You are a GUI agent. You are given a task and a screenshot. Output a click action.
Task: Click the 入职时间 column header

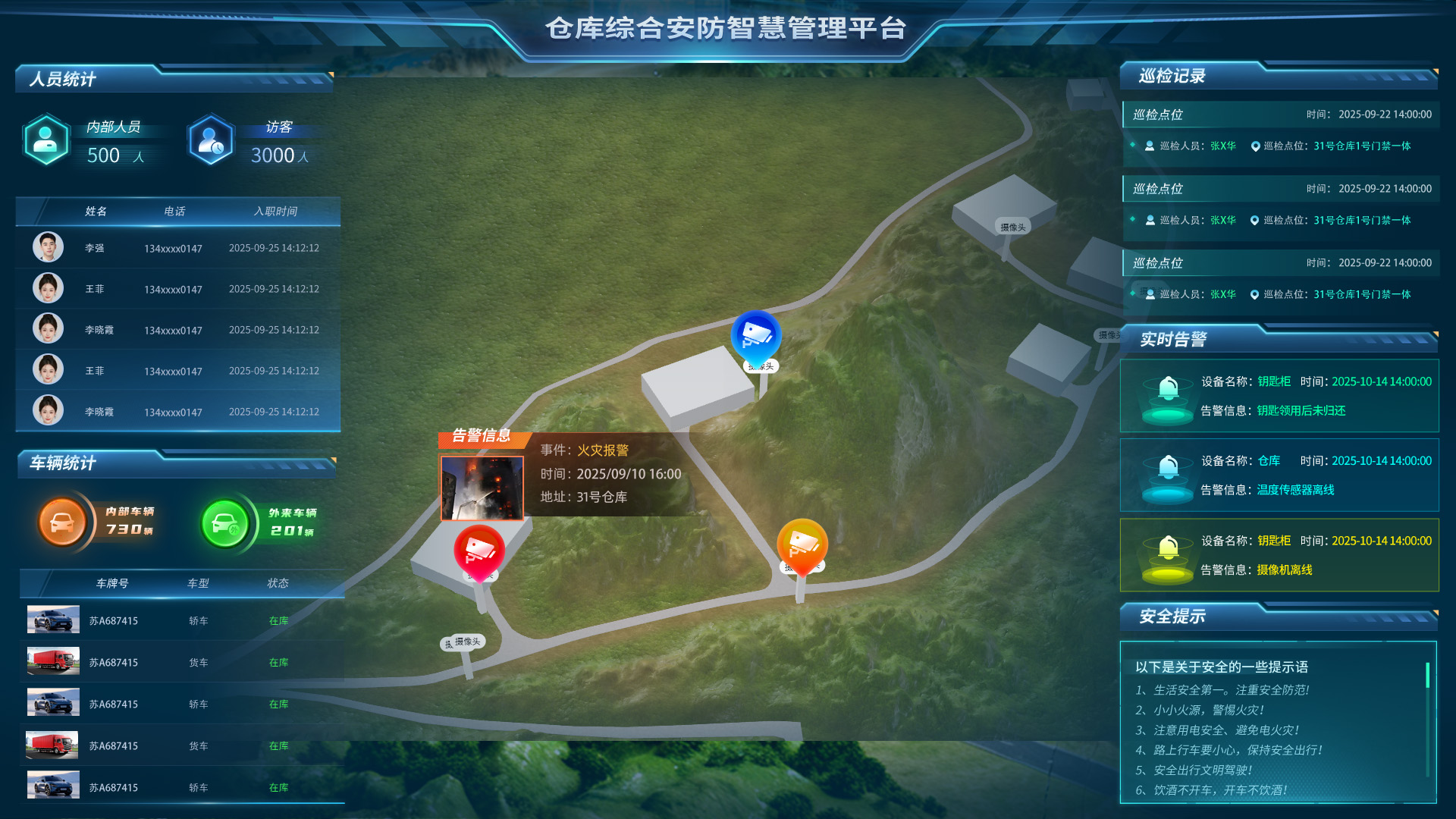[275, 212]
